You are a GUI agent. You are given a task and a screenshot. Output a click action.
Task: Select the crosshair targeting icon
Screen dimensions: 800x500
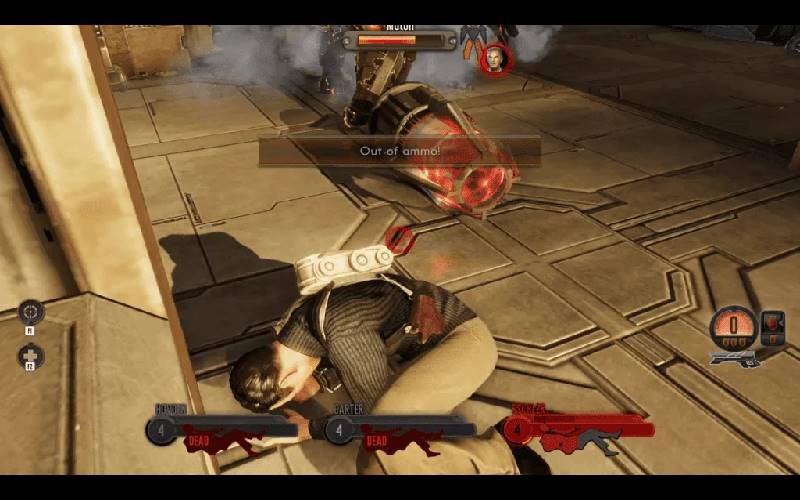(31, 311)
